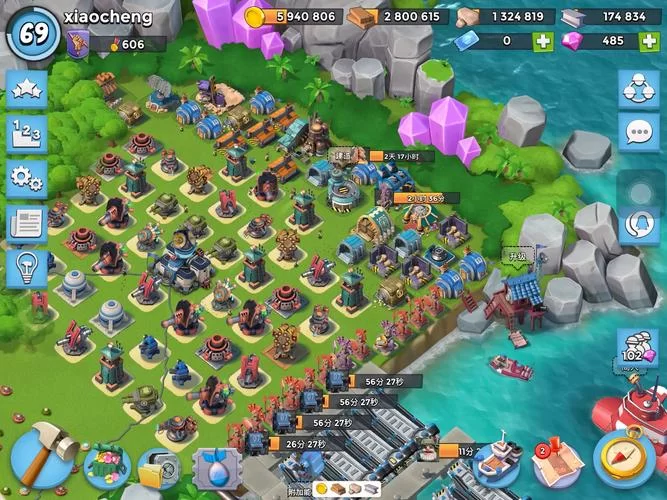
Task: Tap the lightbulb tips button
Action: pos(27,269)
